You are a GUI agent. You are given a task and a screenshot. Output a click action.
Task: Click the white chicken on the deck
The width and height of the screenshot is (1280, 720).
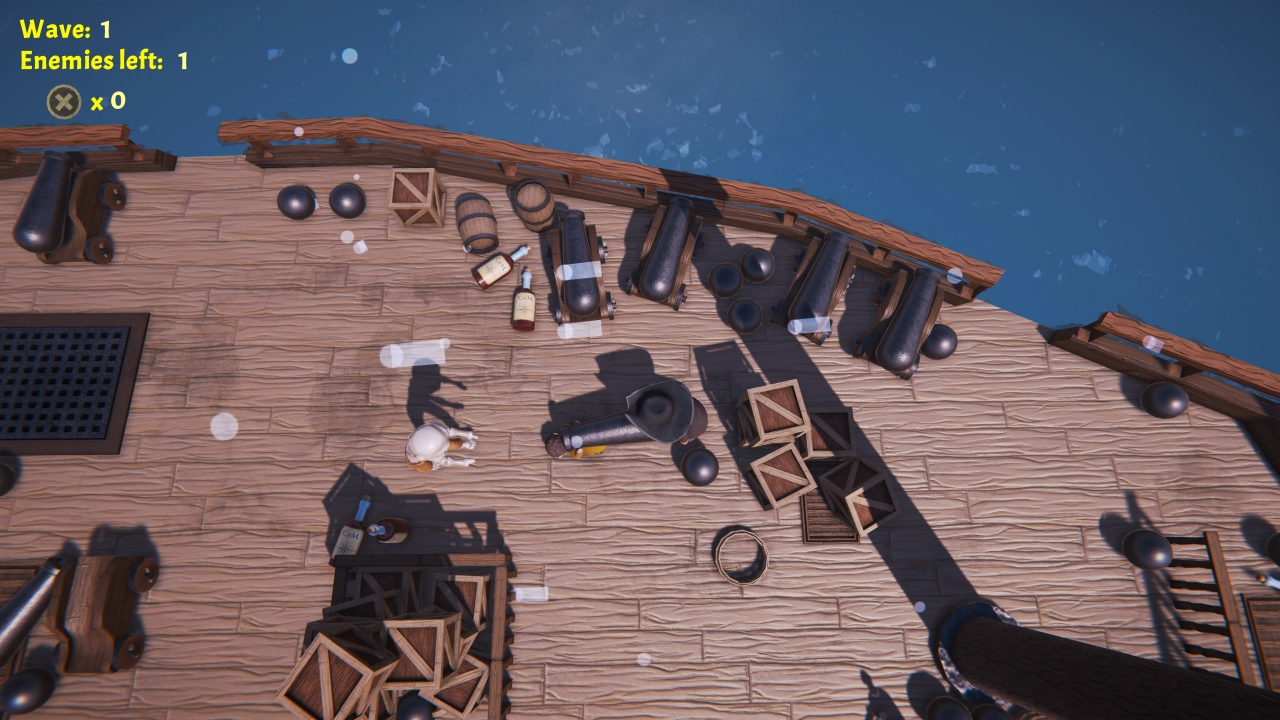pos(432,447)
